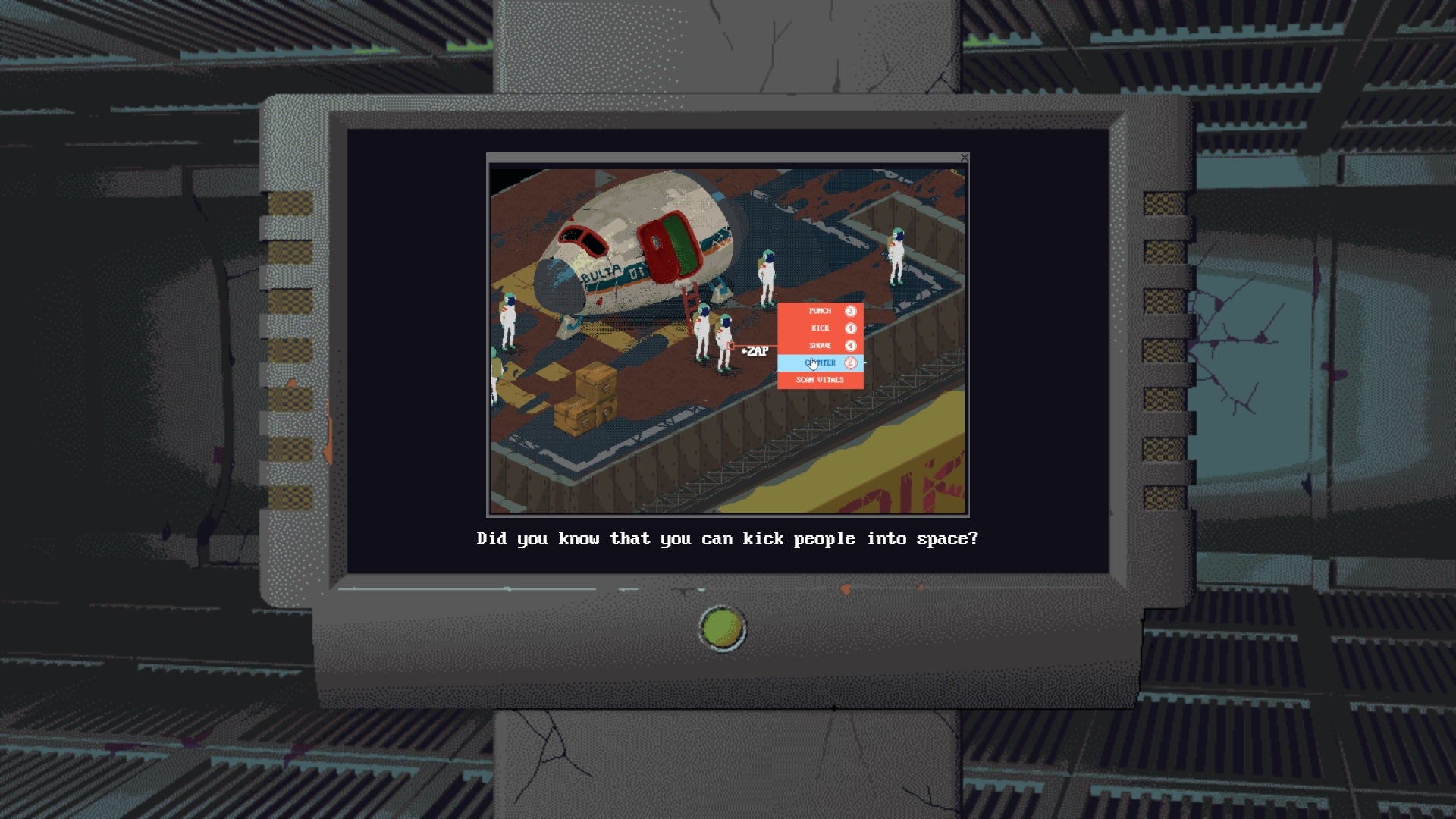Image resolution: width=1456 pixels, height=819 pixels.
Task: Close the combat view window
Action: pyautogui.click(x=965, y=158)
